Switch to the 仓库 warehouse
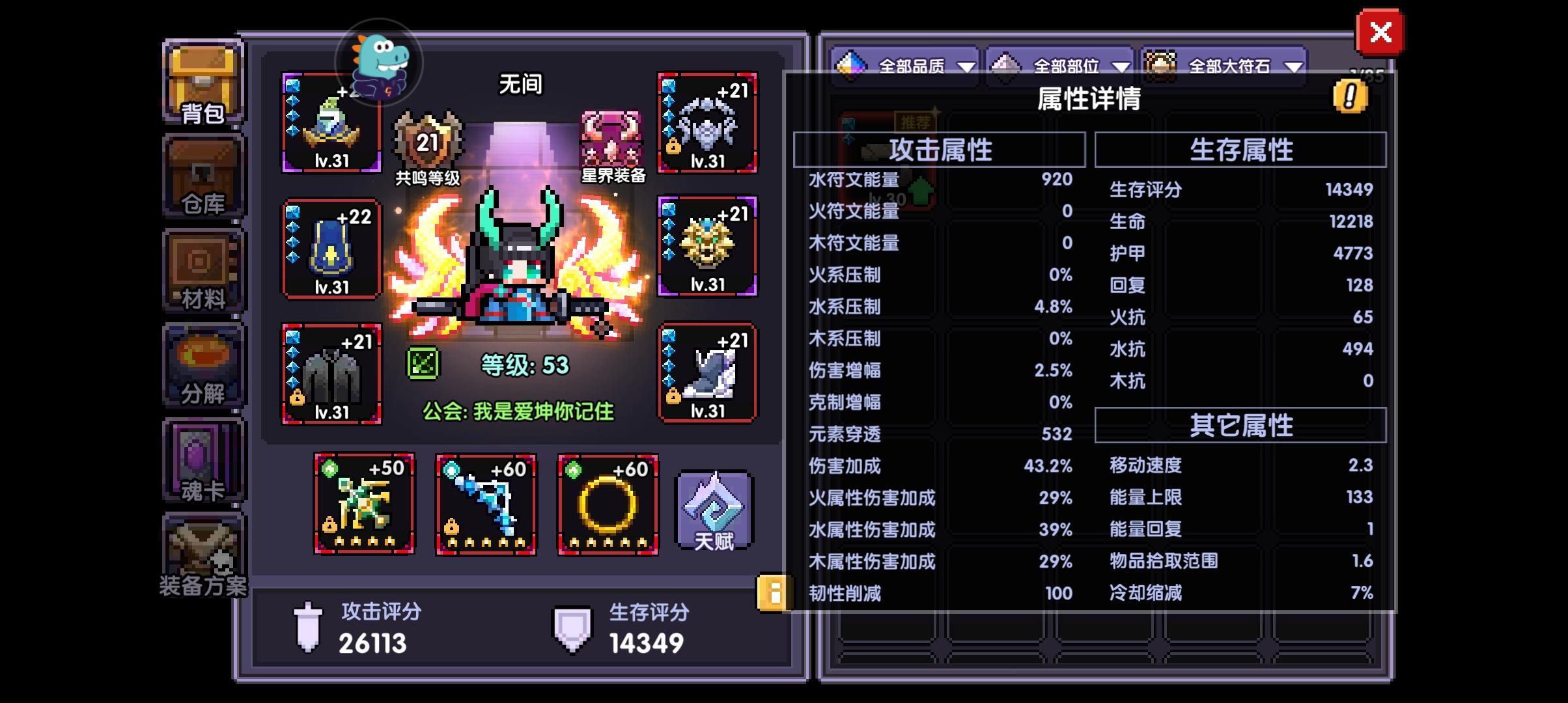1568x703 pixels. pyautogui.click(x=203, y=177)
